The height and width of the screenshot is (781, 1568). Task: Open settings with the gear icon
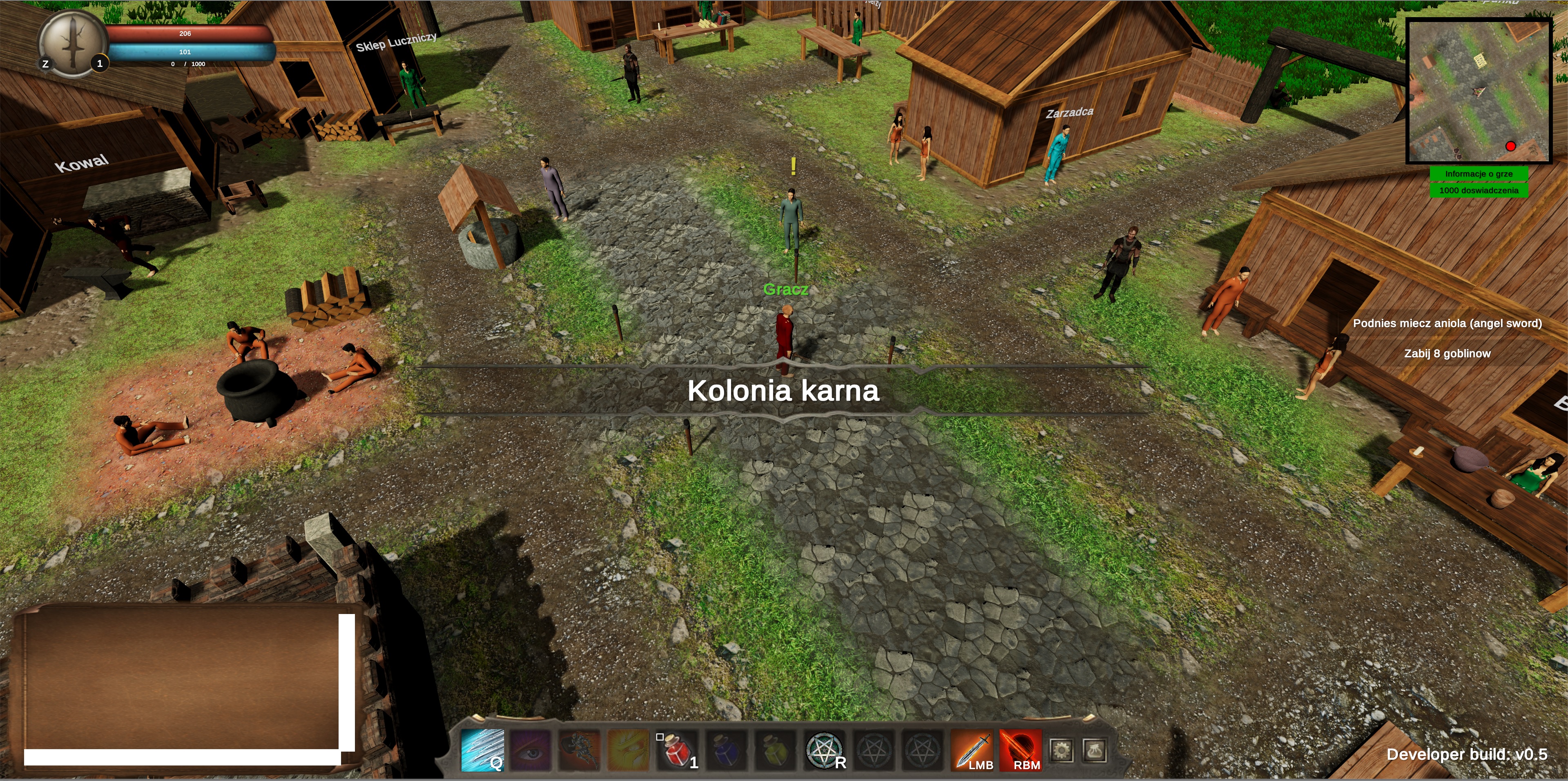tap(1062, 750)
